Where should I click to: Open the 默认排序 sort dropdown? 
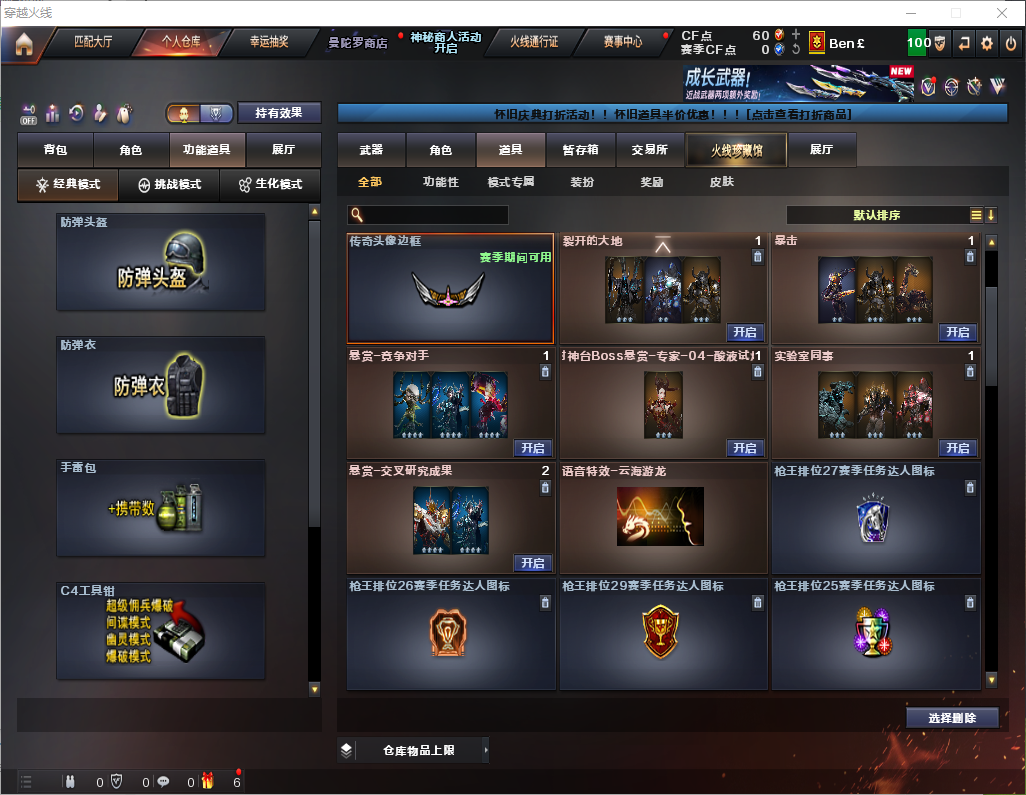[877, 215]
